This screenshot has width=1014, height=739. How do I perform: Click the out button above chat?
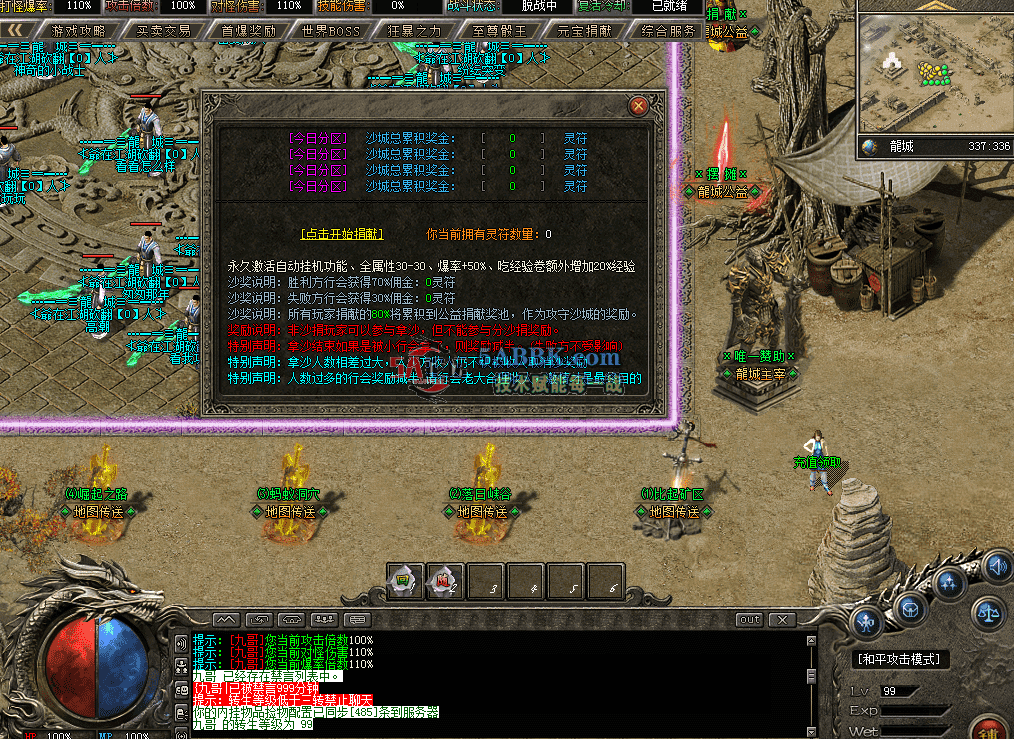pyautogui.click(x=749, y=620)
